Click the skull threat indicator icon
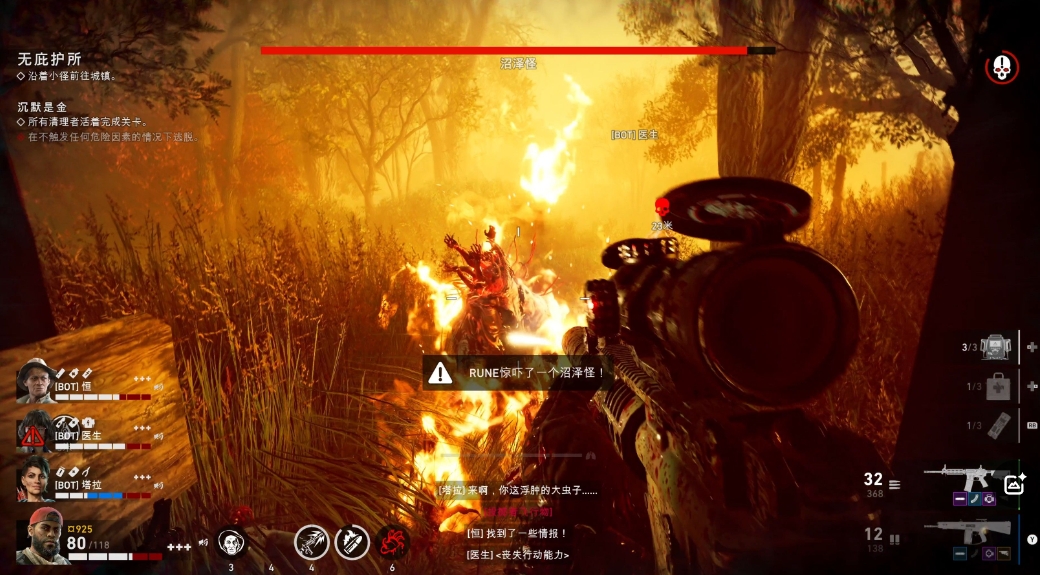Image resolution: width=1040 pixels, height=575 pixels. [1001, 68]
